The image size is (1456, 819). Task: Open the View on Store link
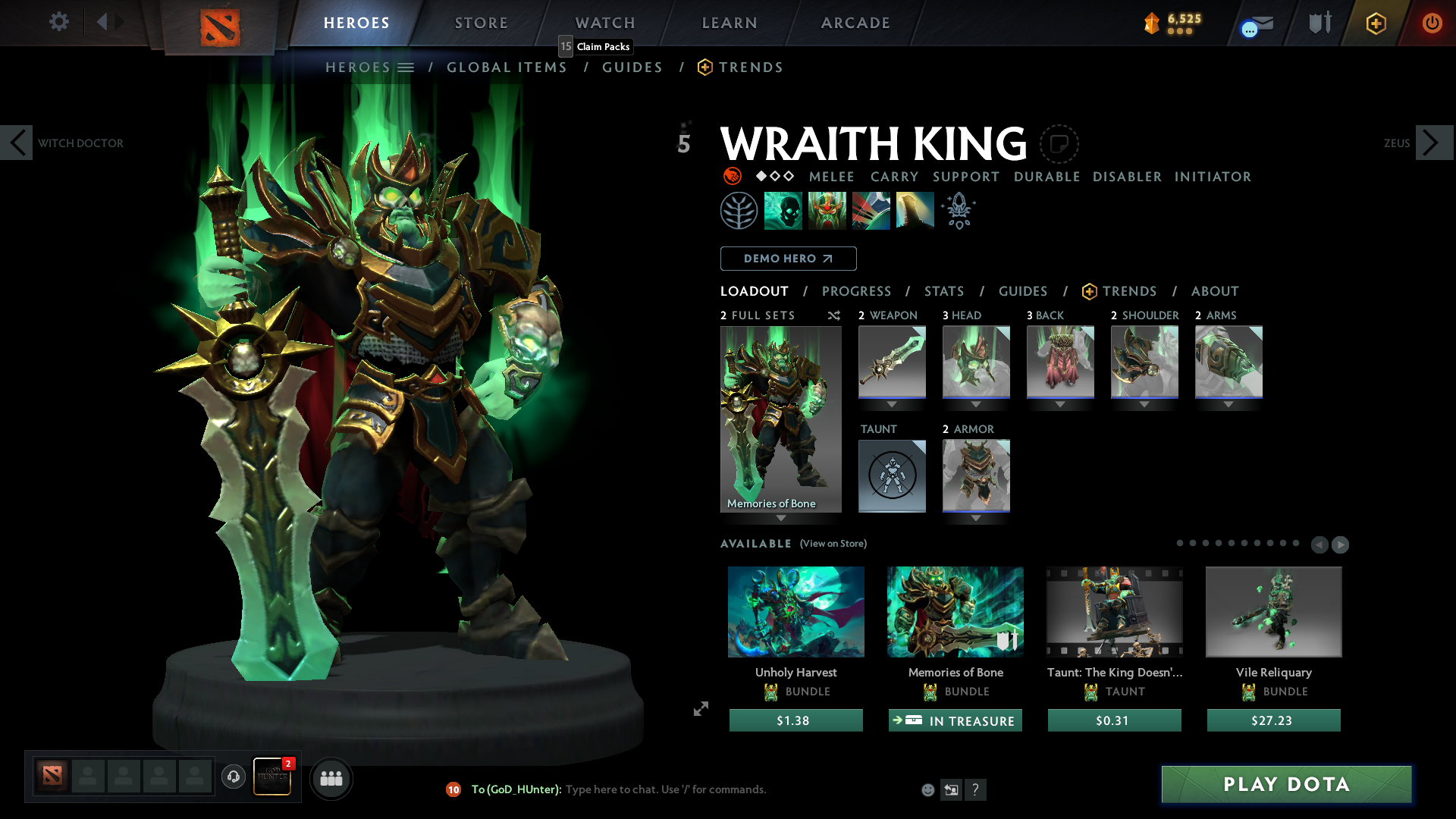(x=833, y=544)
